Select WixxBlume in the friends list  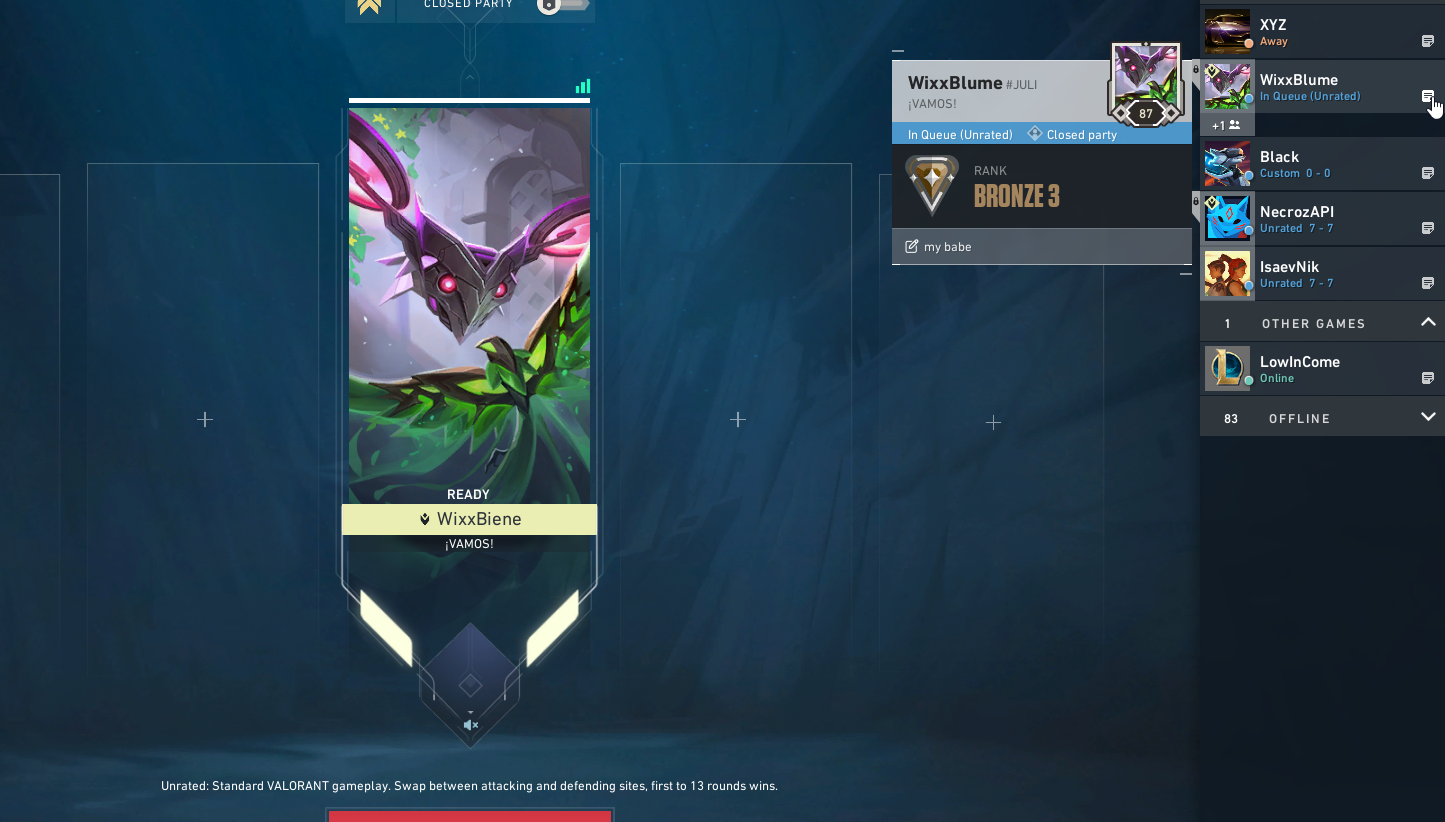[x=1300, y=87]
